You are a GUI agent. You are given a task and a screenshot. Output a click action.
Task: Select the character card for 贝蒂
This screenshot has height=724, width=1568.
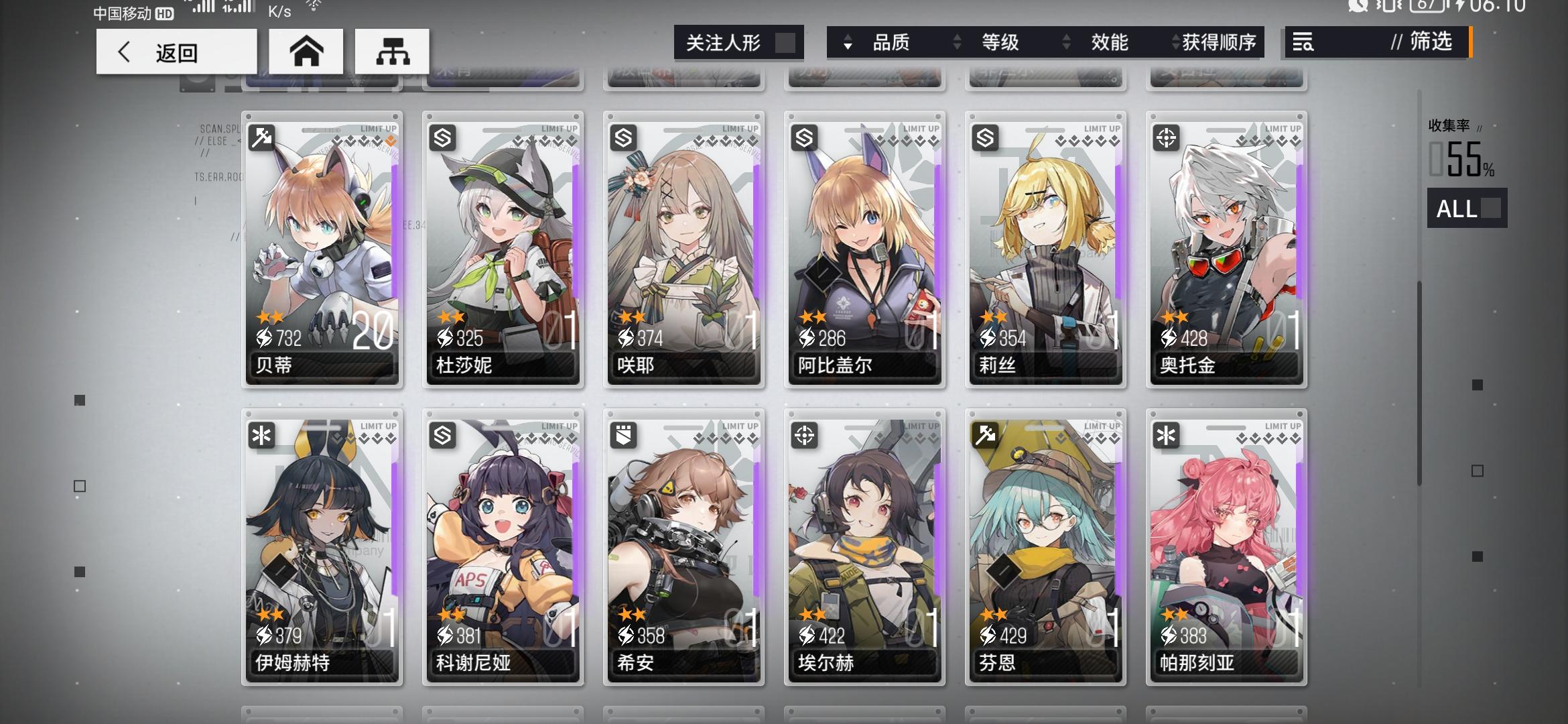322,248
